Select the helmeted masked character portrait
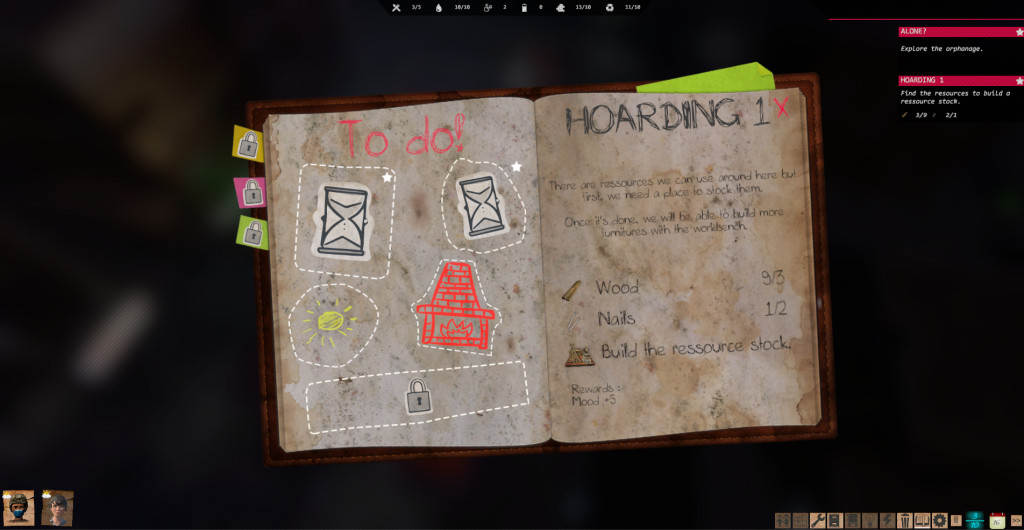 19,508
